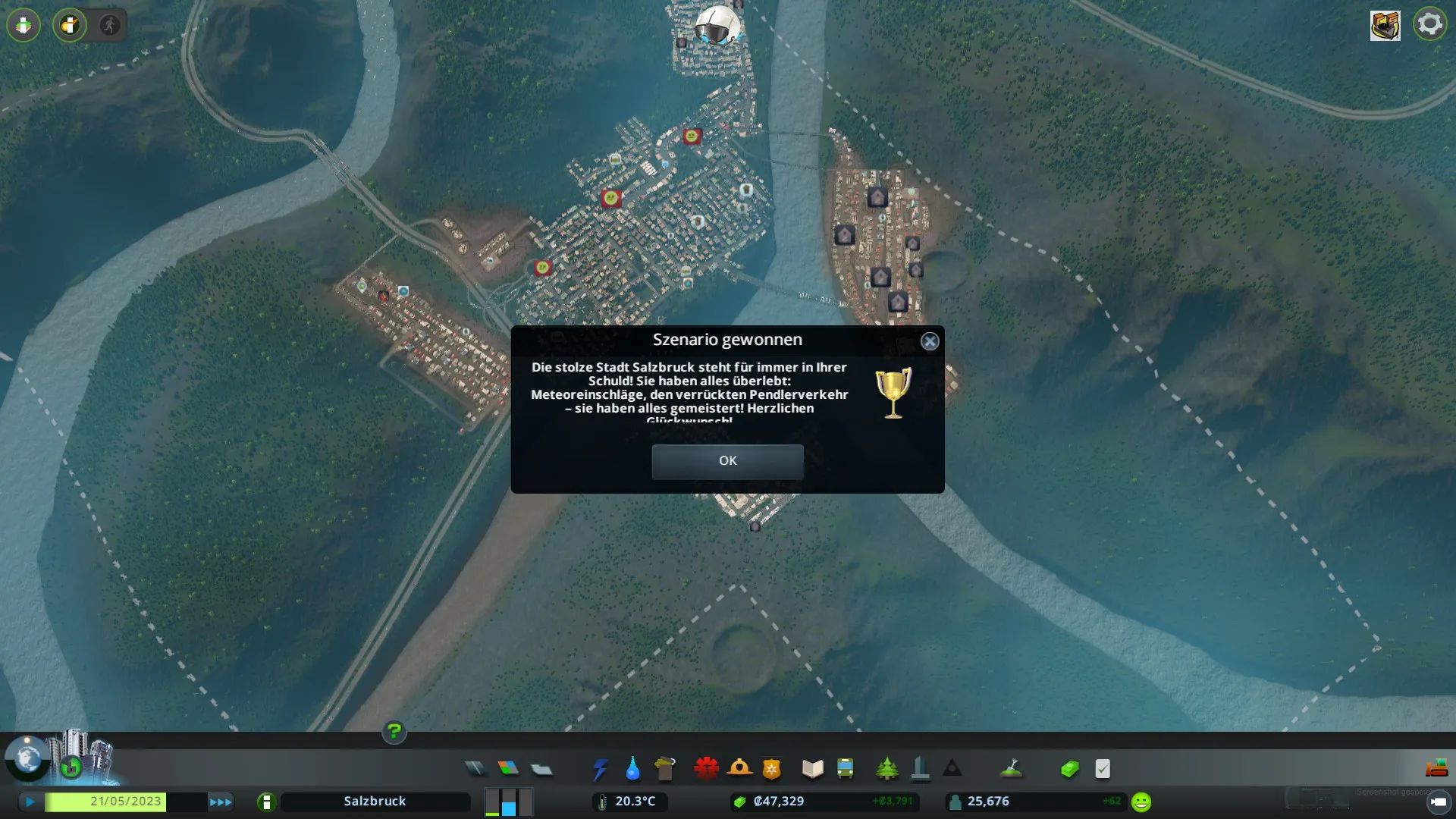Open the game options gear menu
This screenshot has height=819, width=1456.
pos(1429,24)
